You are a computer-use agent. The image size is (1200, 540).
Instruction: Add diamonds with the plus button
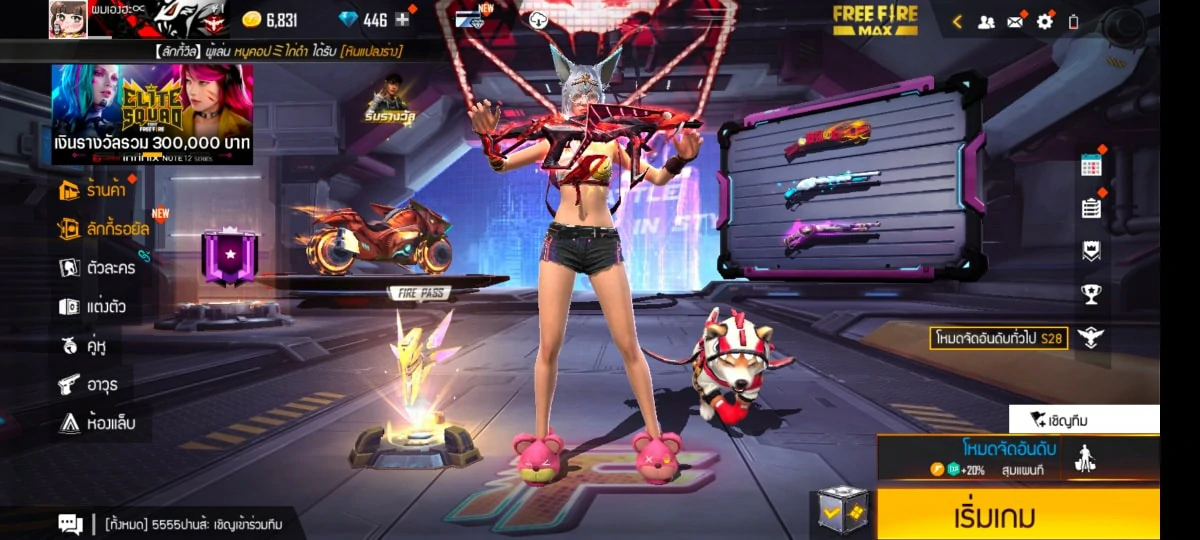coord(402,20)
